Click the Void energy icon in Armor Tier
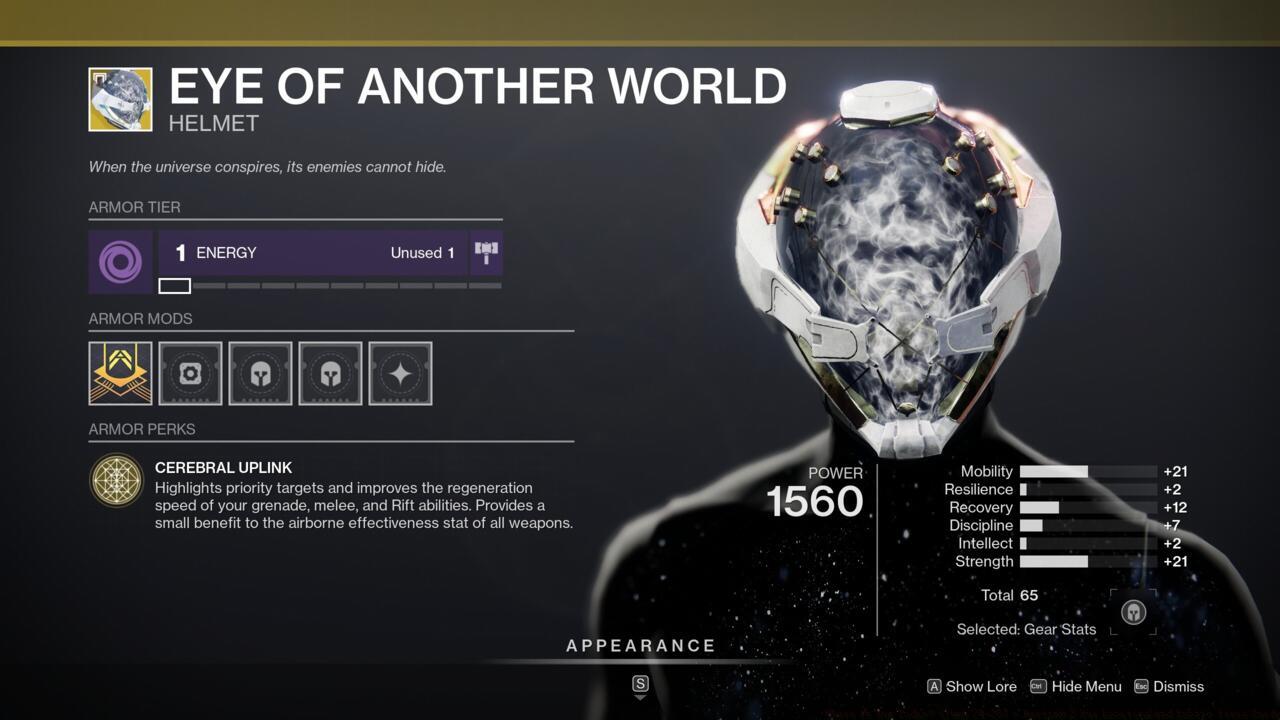Image resolution: width=1280 pixels, height=720 pixels. coord(120,261)
